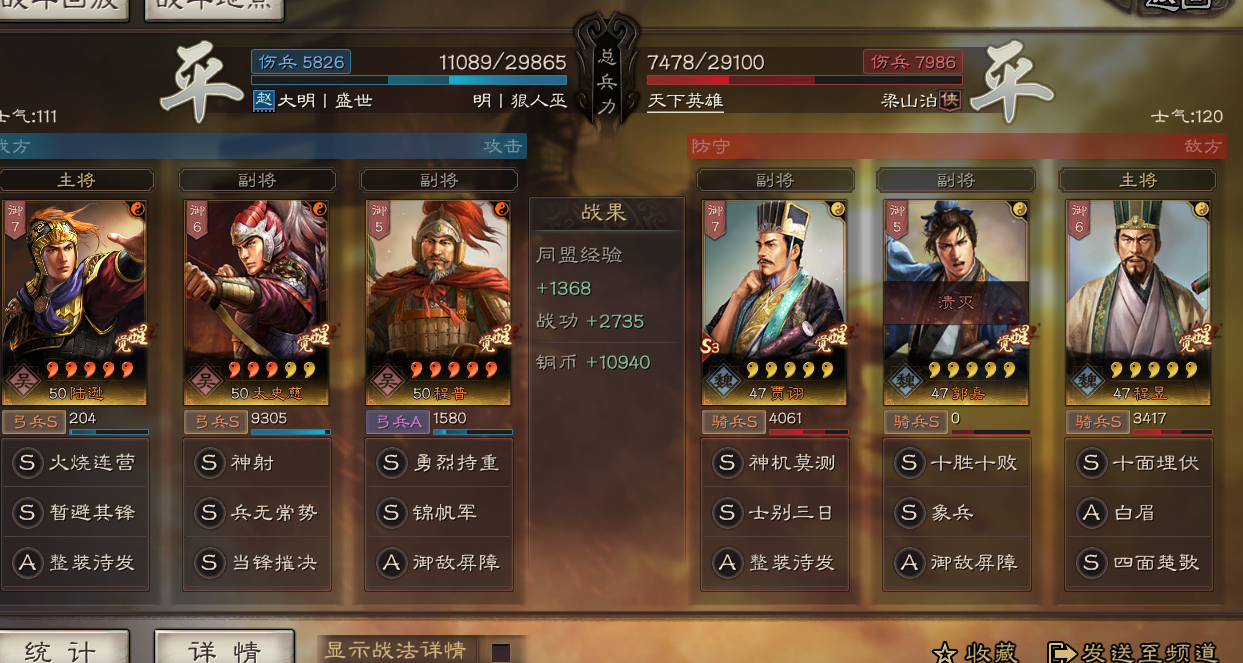Image resolution: width=1243 pixels, height=663 pixels.
Task: Toggle the 显示战法详情 checkbox
Action: coord(500,652)
